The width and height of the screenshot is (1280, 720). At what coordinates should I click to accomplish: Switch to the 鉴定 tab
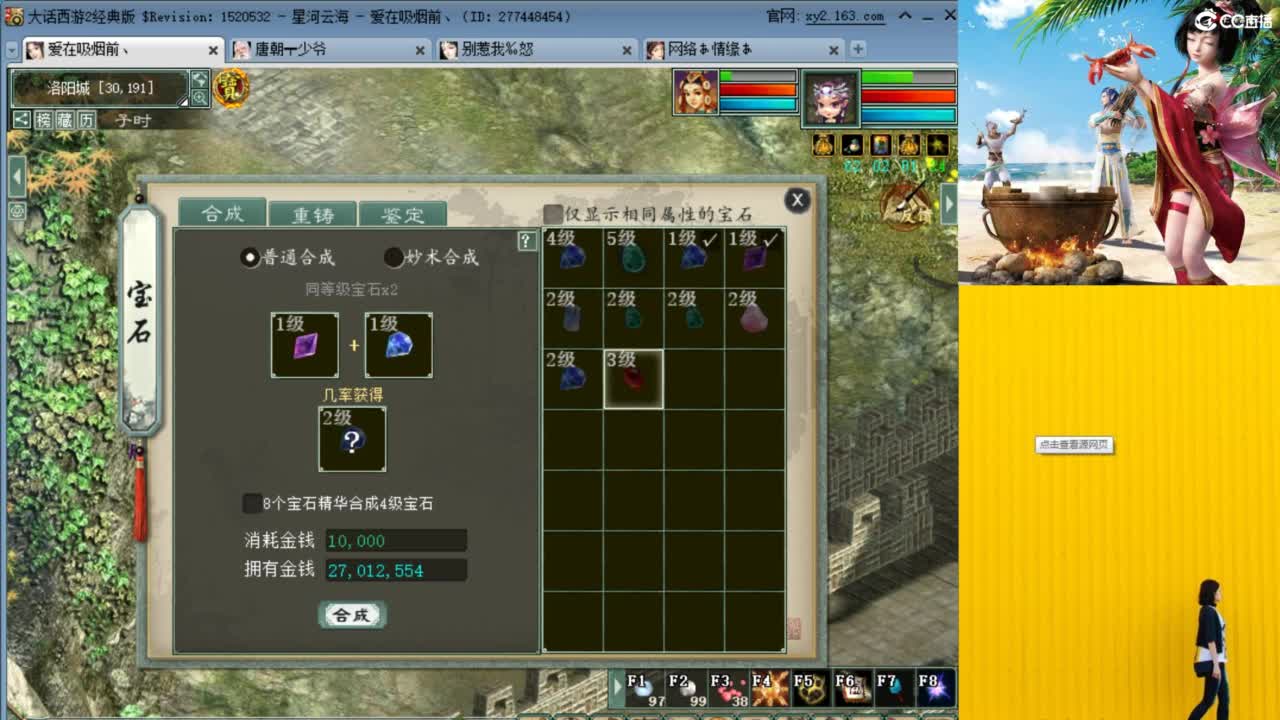402,214
